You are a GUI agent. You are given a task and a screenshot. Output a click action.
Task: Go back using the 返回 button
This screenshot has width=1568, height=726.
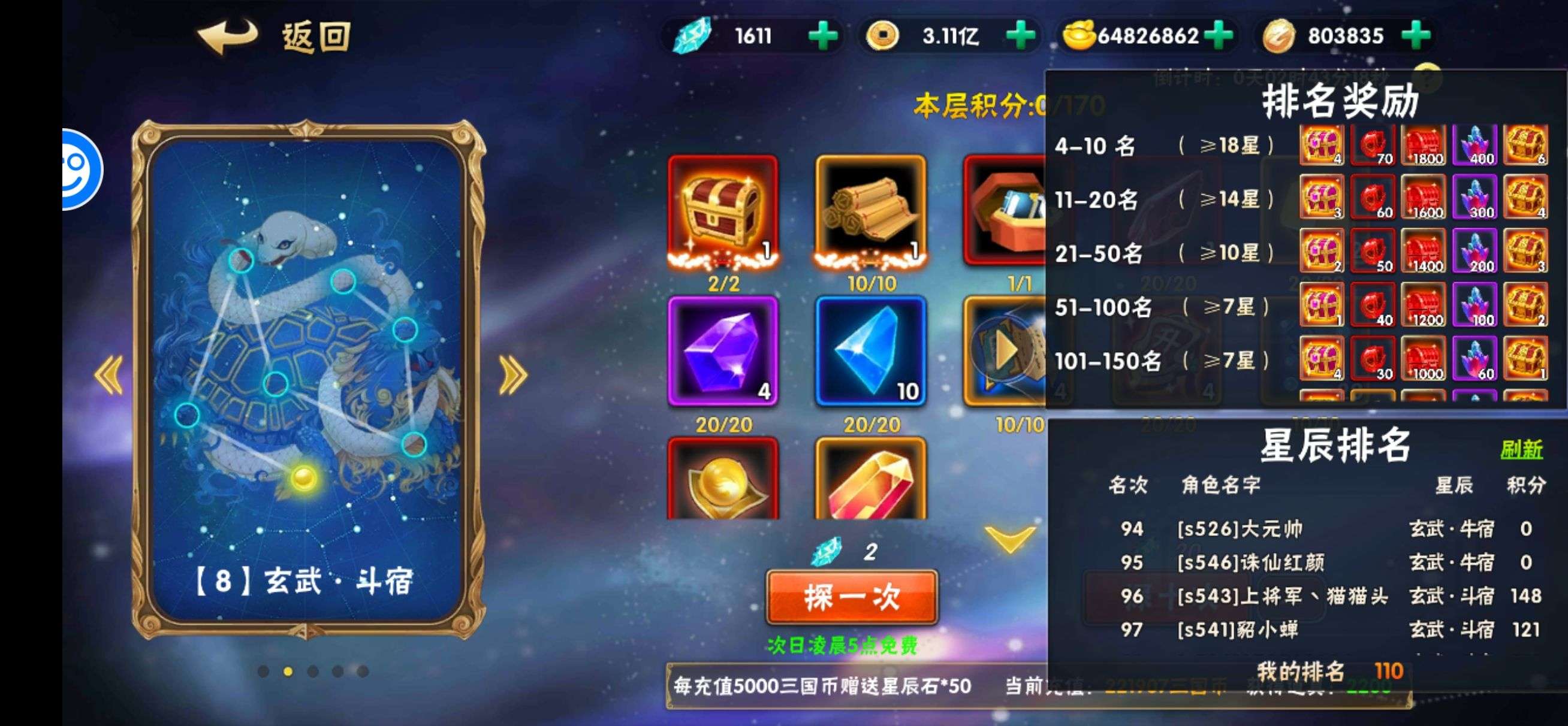point(274,37)
